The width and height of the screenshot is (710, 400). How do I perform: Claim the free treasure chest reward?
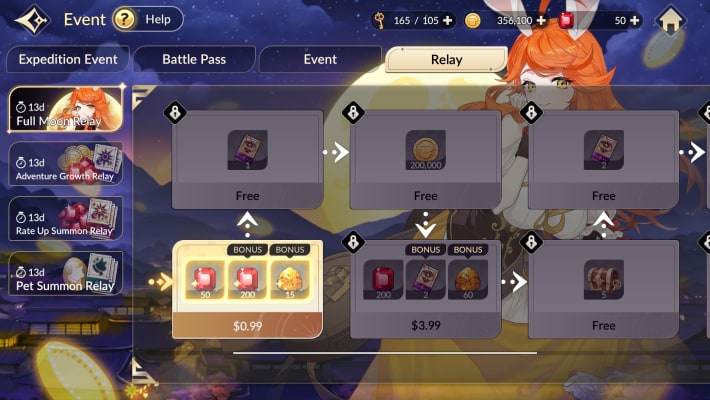(x=603, y=279)
